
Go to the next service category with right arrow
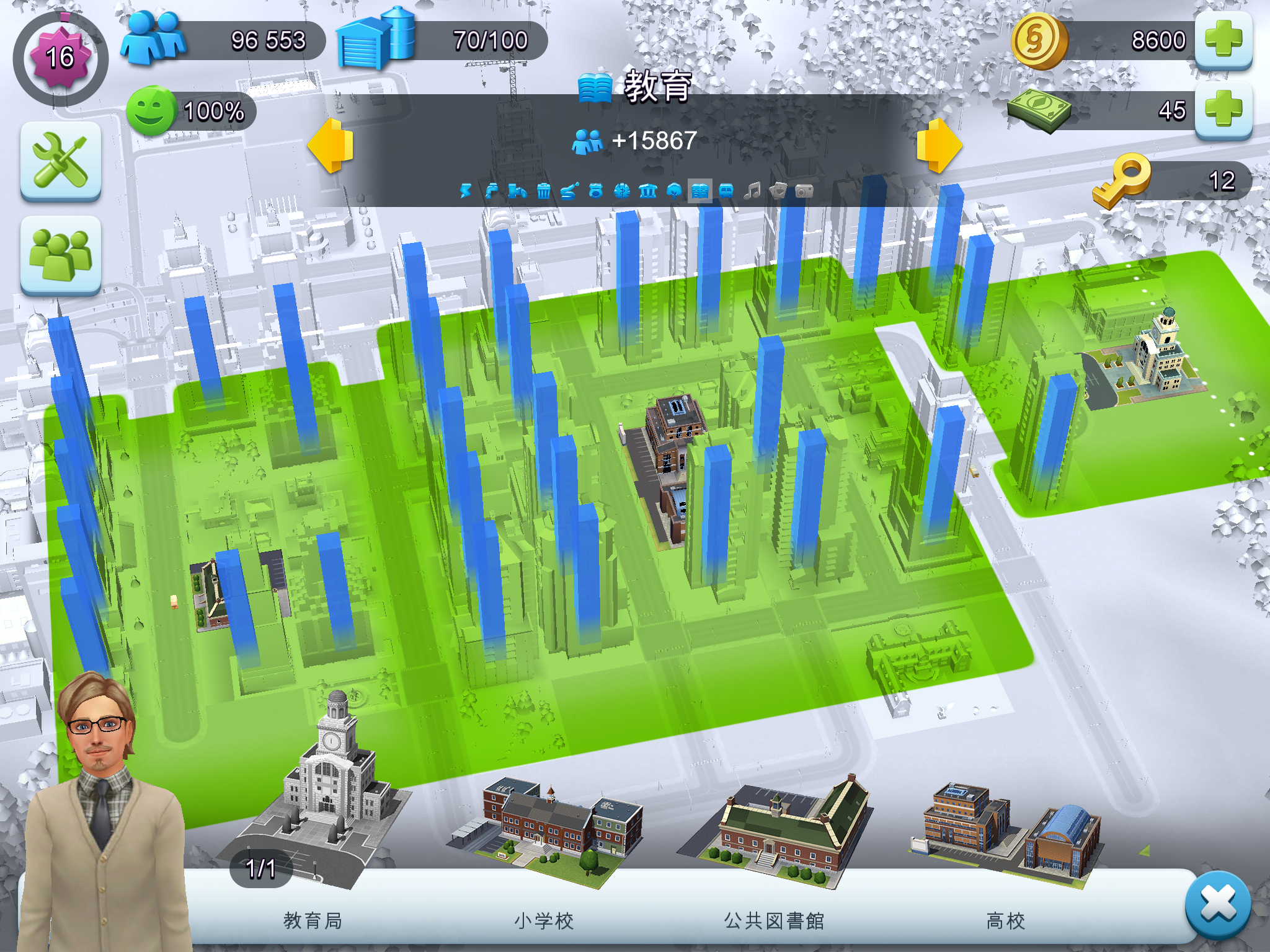click(939, 146)
